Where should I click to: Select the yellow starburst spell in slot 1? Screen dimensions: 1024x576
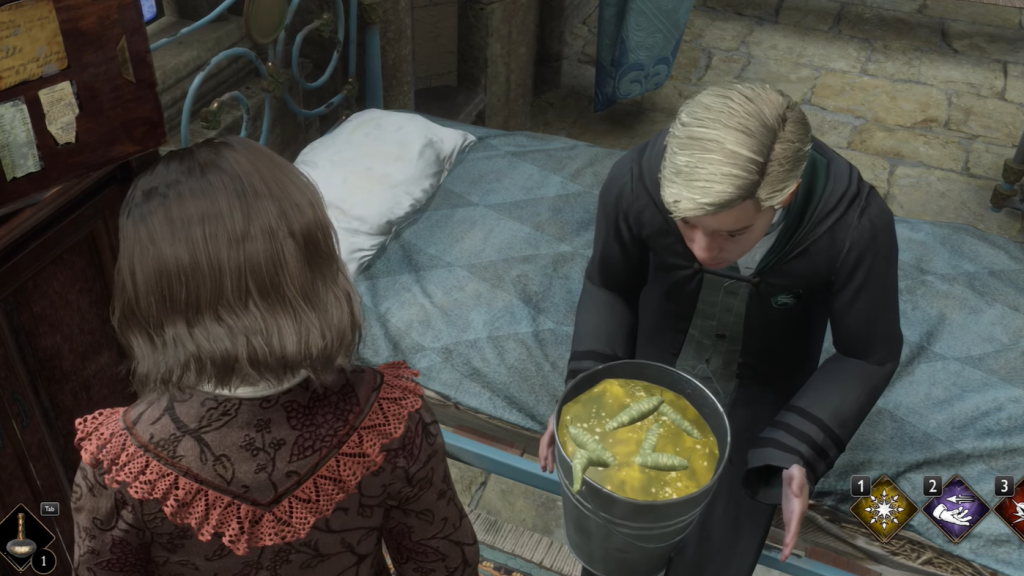[884, 510]
